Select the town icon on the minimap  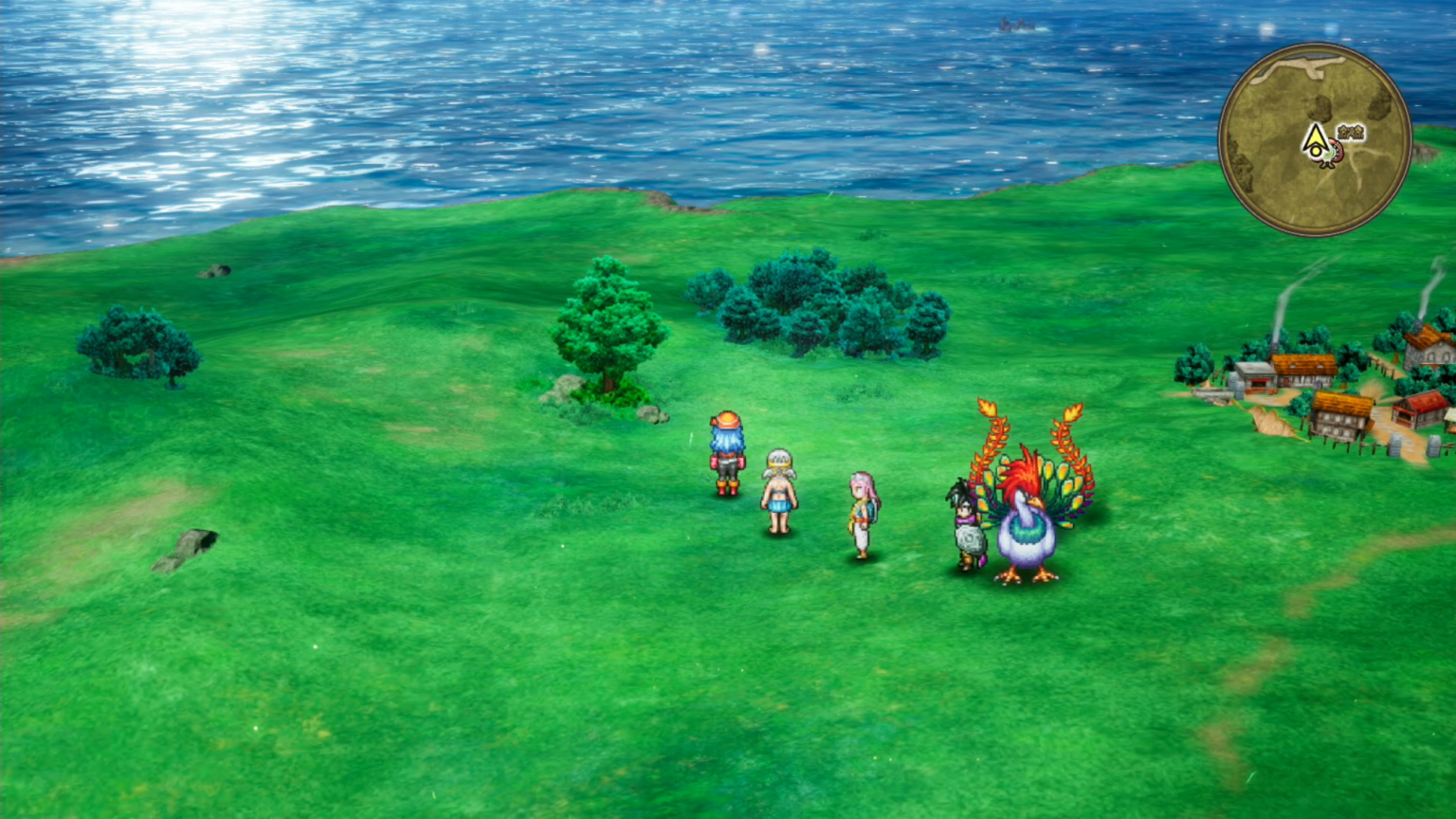[x=1350, y=132]
